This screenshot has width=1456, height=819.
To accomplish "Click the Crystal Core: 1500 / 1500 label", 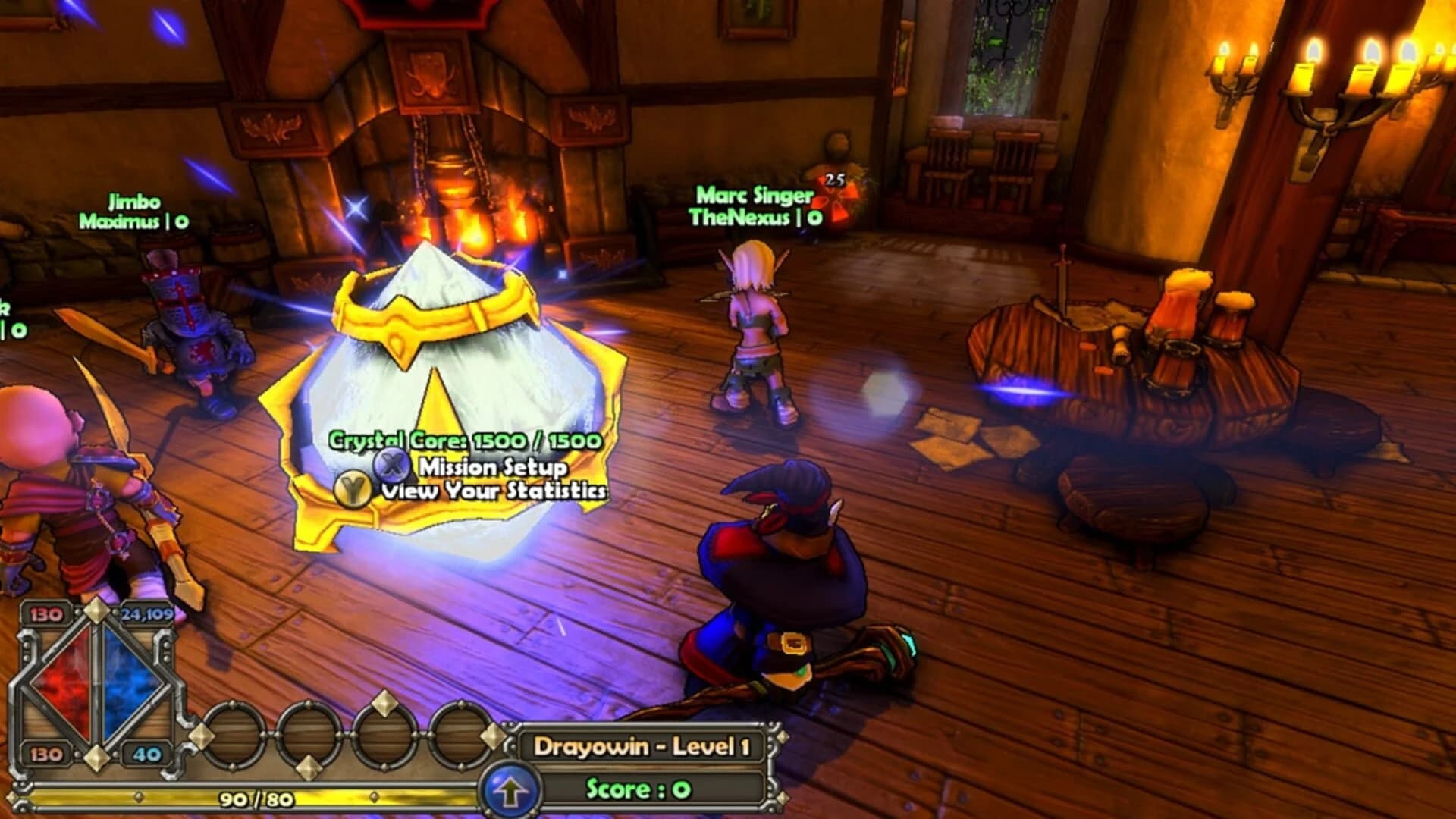I will tap(463, 438).
